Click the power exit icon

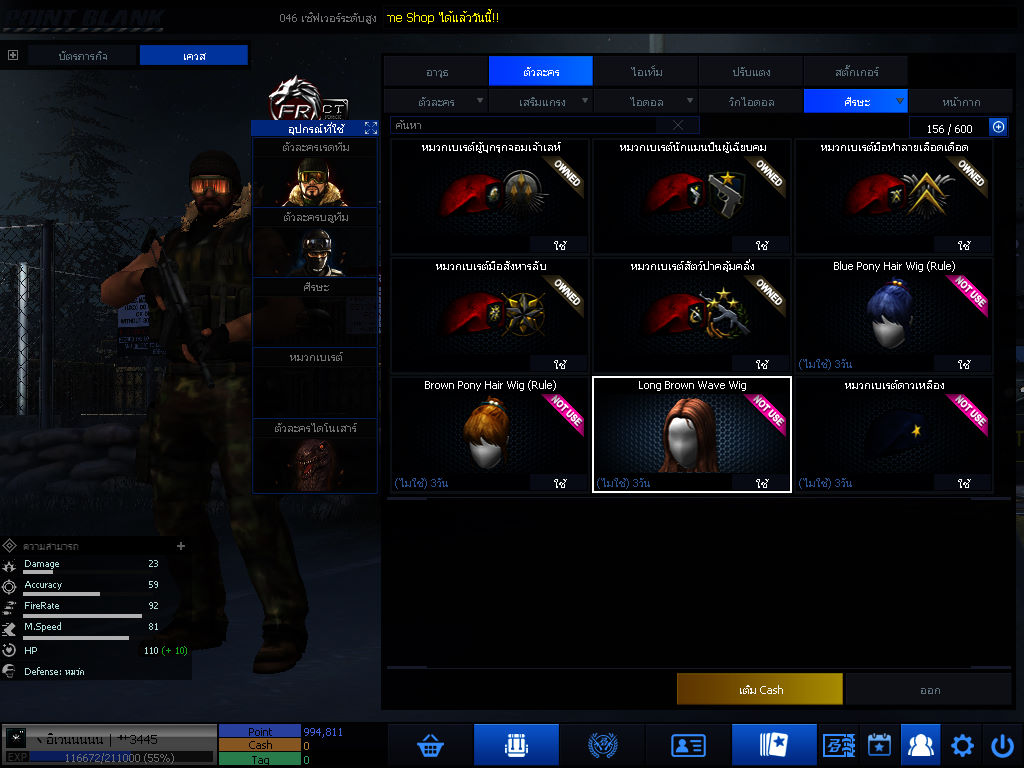pos(1002,745)
